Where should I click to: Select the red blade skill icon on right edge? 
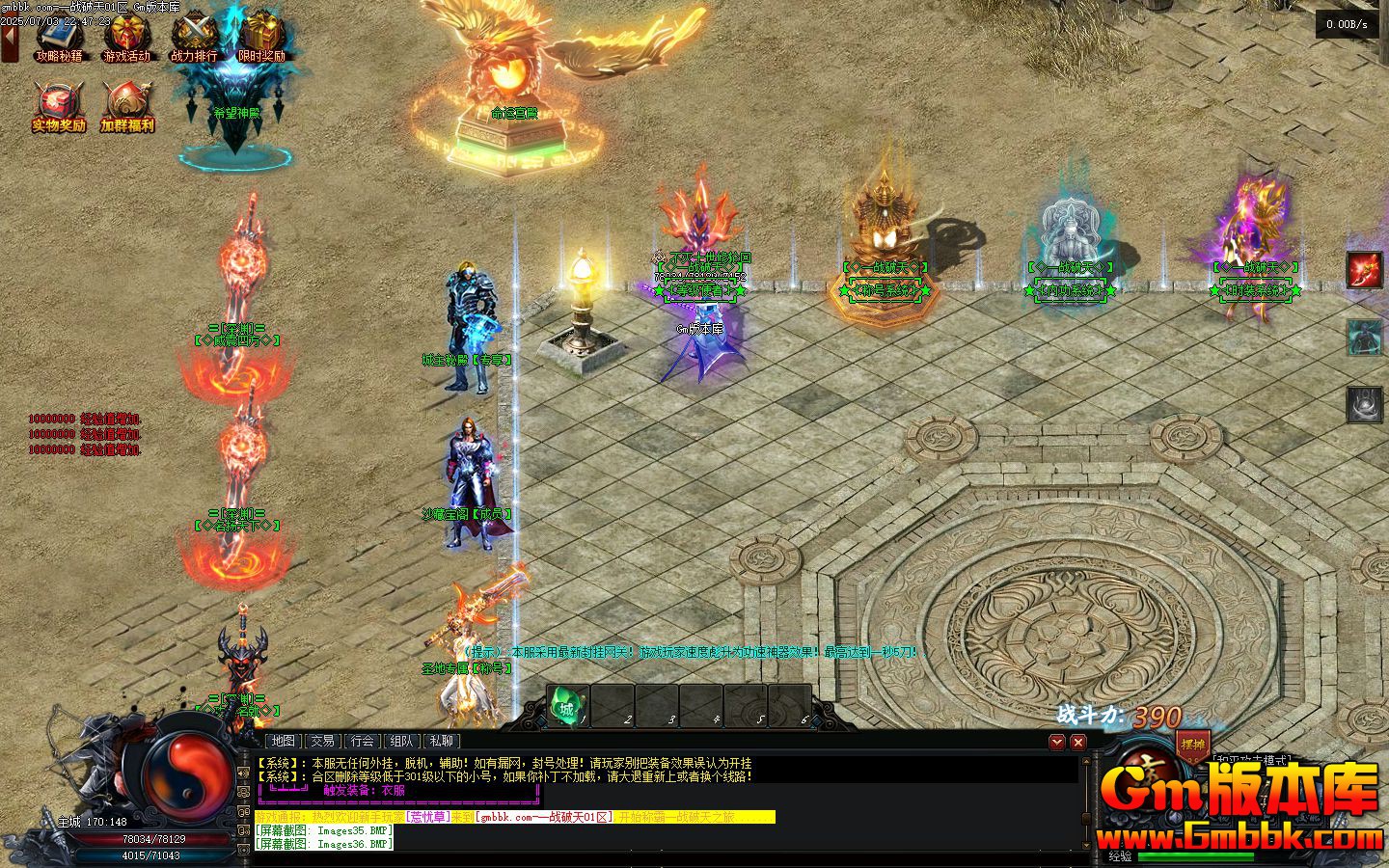coord(1366,268)
